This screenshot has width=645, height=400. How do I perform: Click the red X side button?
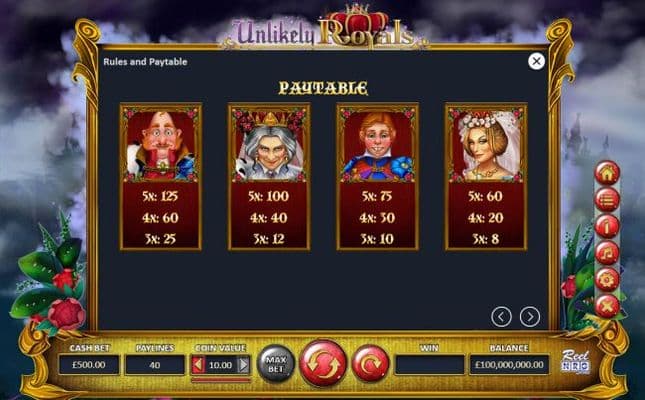(607, 306)
